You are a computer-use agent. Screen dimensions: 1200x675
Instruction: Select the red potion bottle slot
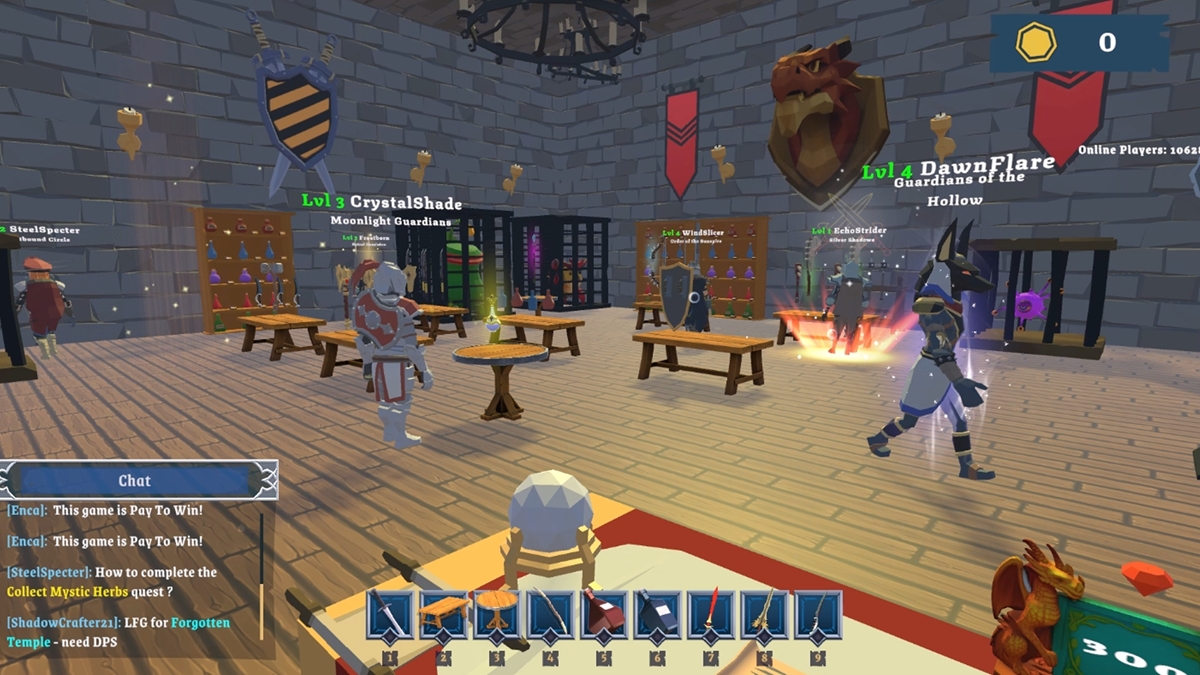point(603,614)
